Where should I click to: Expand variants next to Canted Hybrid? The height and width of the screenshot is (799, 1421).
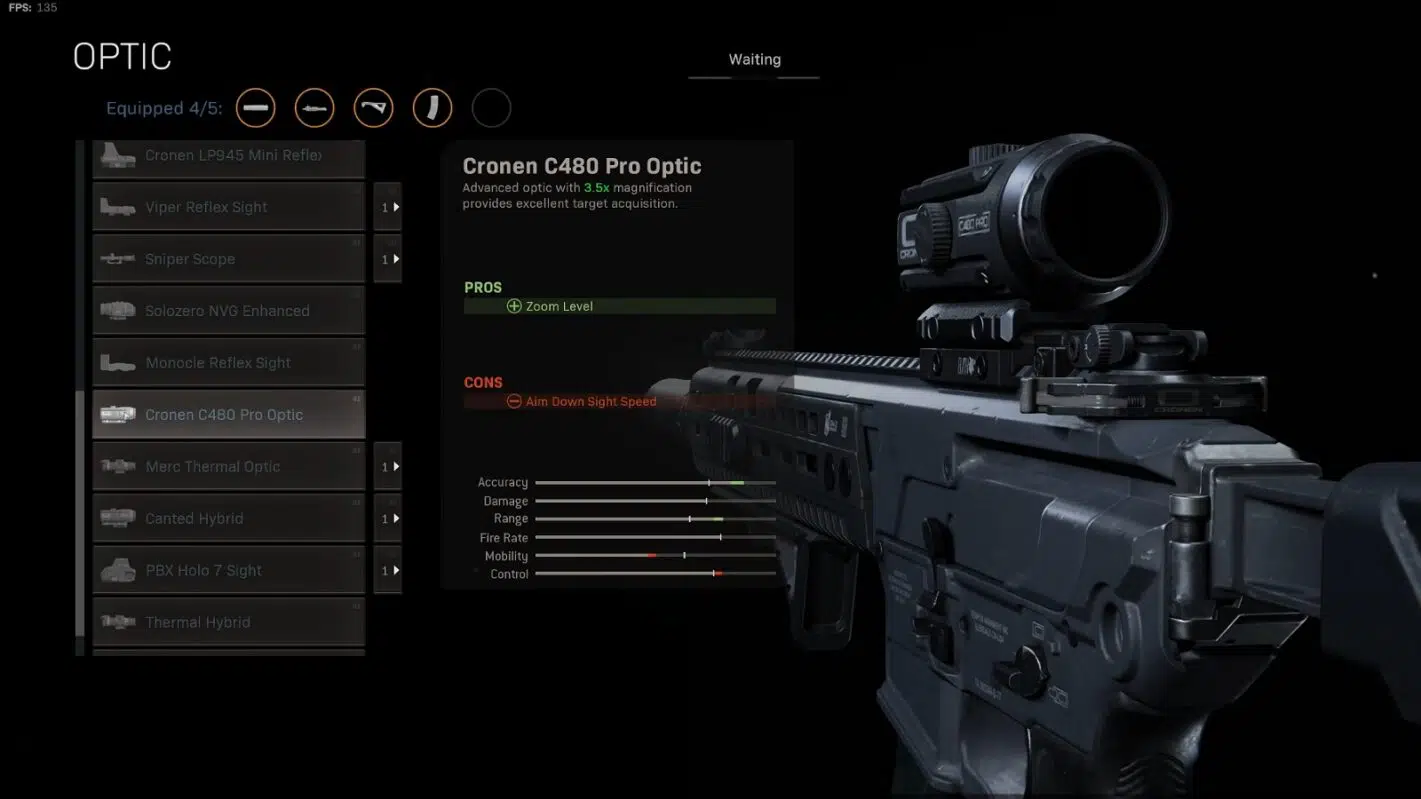[388, 519]
